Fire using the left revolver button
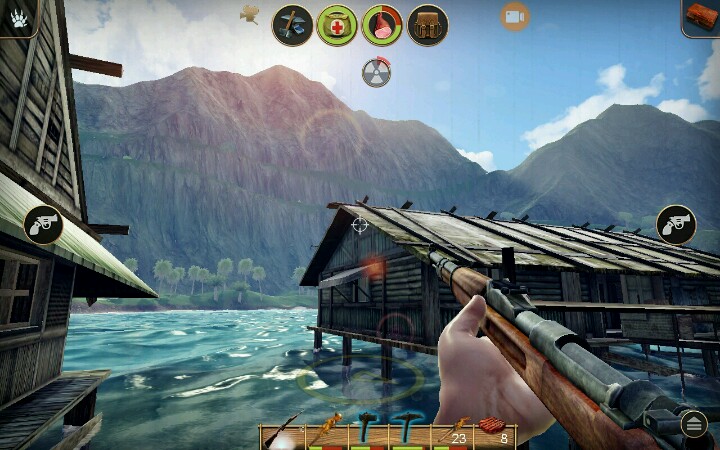The width and height of the screenshot is (720, 450). pyautogui.click(x=43, y=225)
